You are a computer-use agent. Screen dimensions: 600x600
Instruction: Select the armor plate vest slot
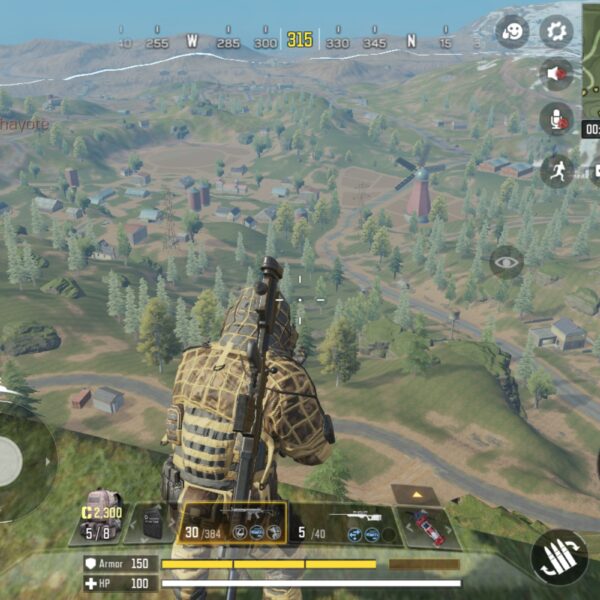pyautogui.click(x=152, y=521)
